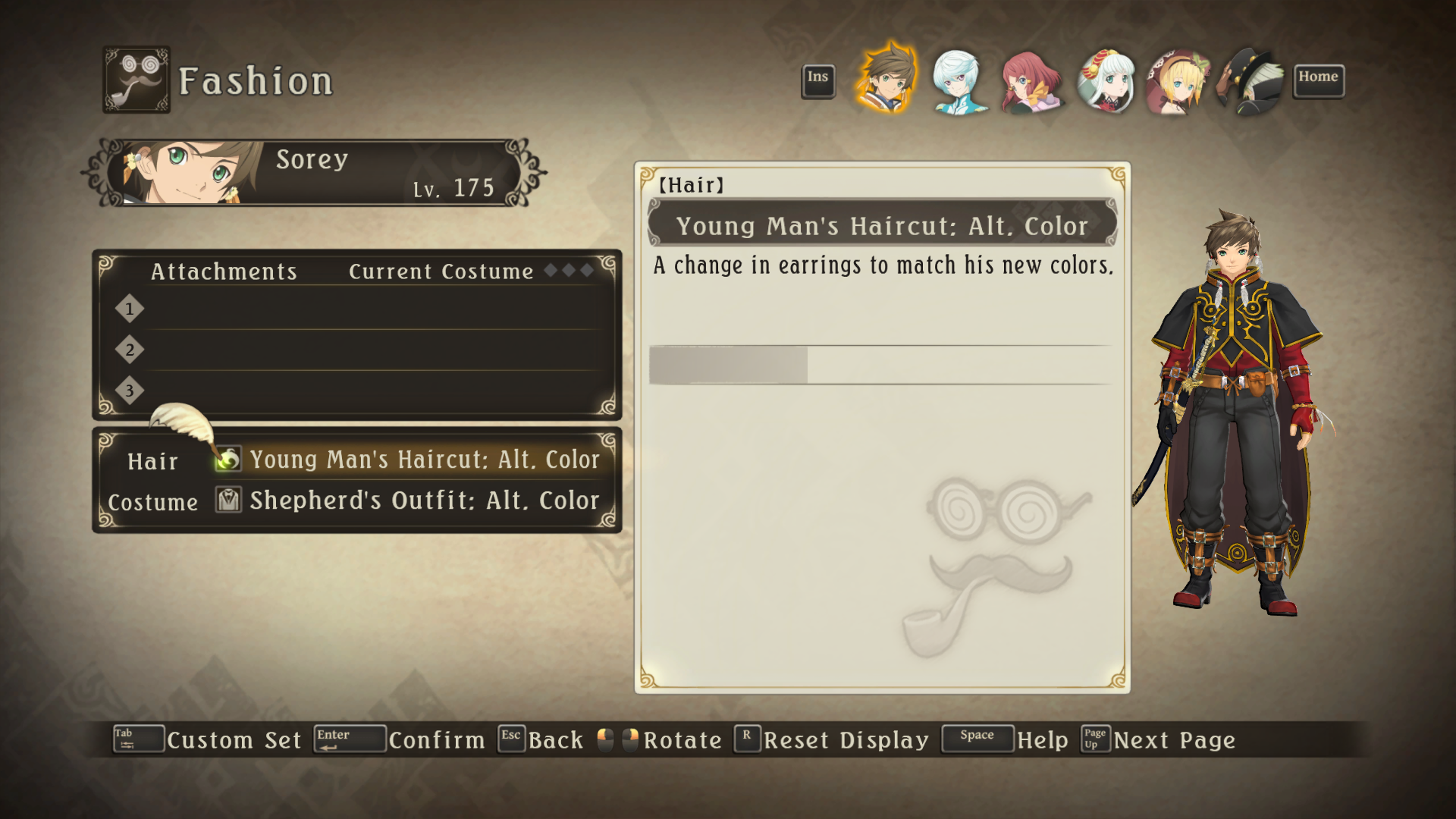
Task: Select Lailah's portrait with red hair ornament
Action: 1105,80
